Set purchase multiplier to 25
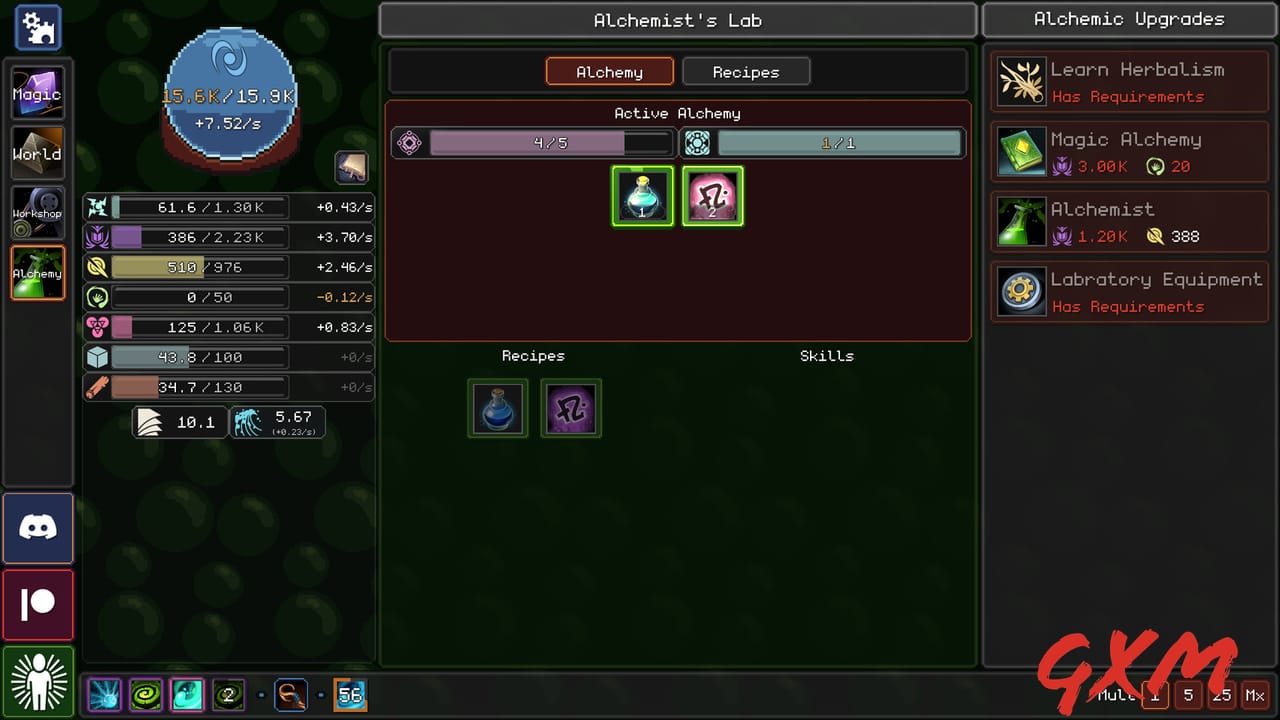Image resolution: width=1280 pixels, height=720 pixels. click(x=1222, y=695)
